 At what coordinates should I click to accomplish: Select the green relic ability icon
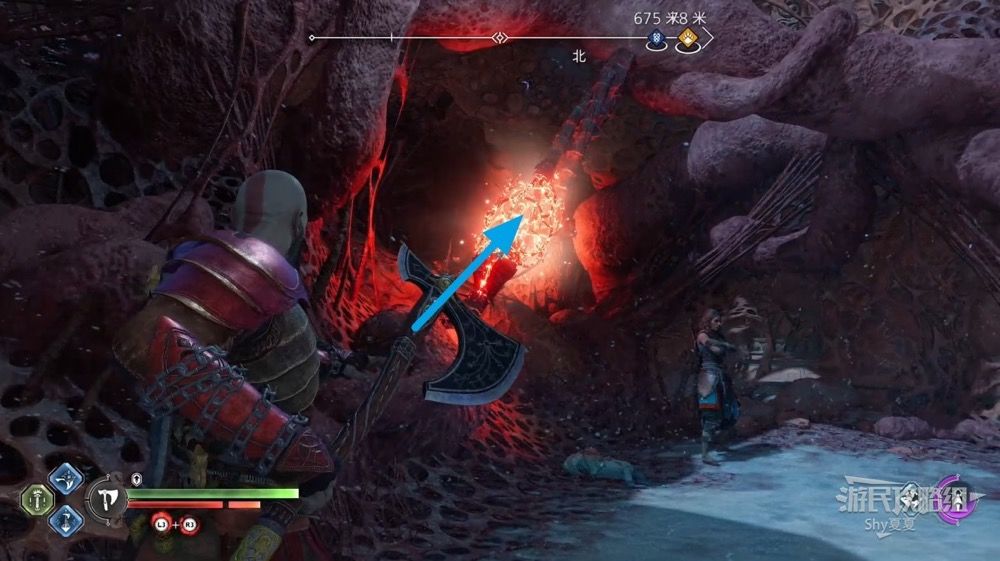click(x=39, y=500)
